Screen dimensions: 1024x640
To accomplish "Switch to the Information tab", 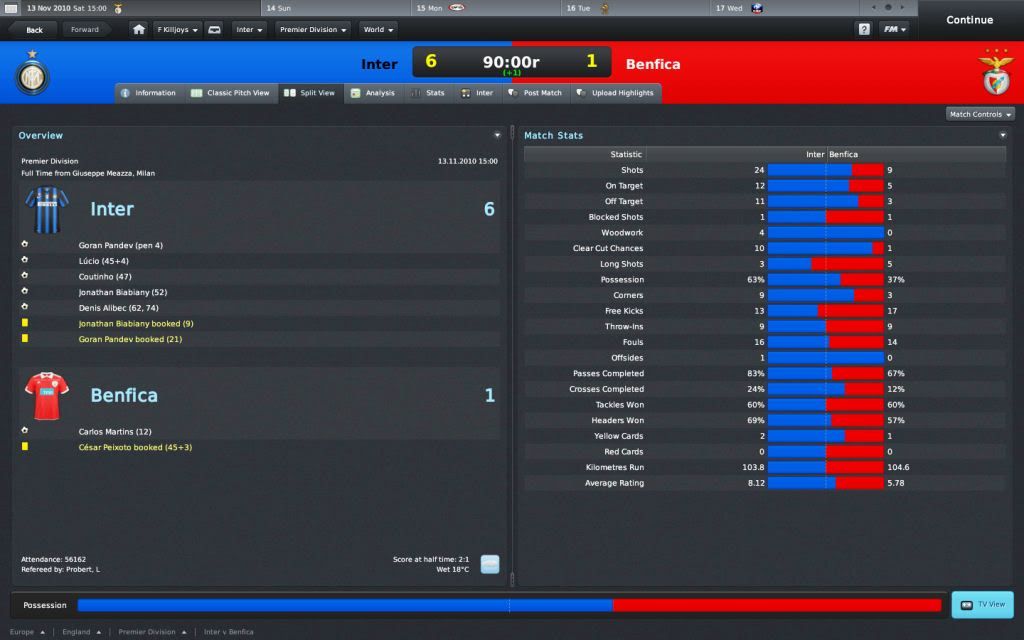I will point(148,93).
